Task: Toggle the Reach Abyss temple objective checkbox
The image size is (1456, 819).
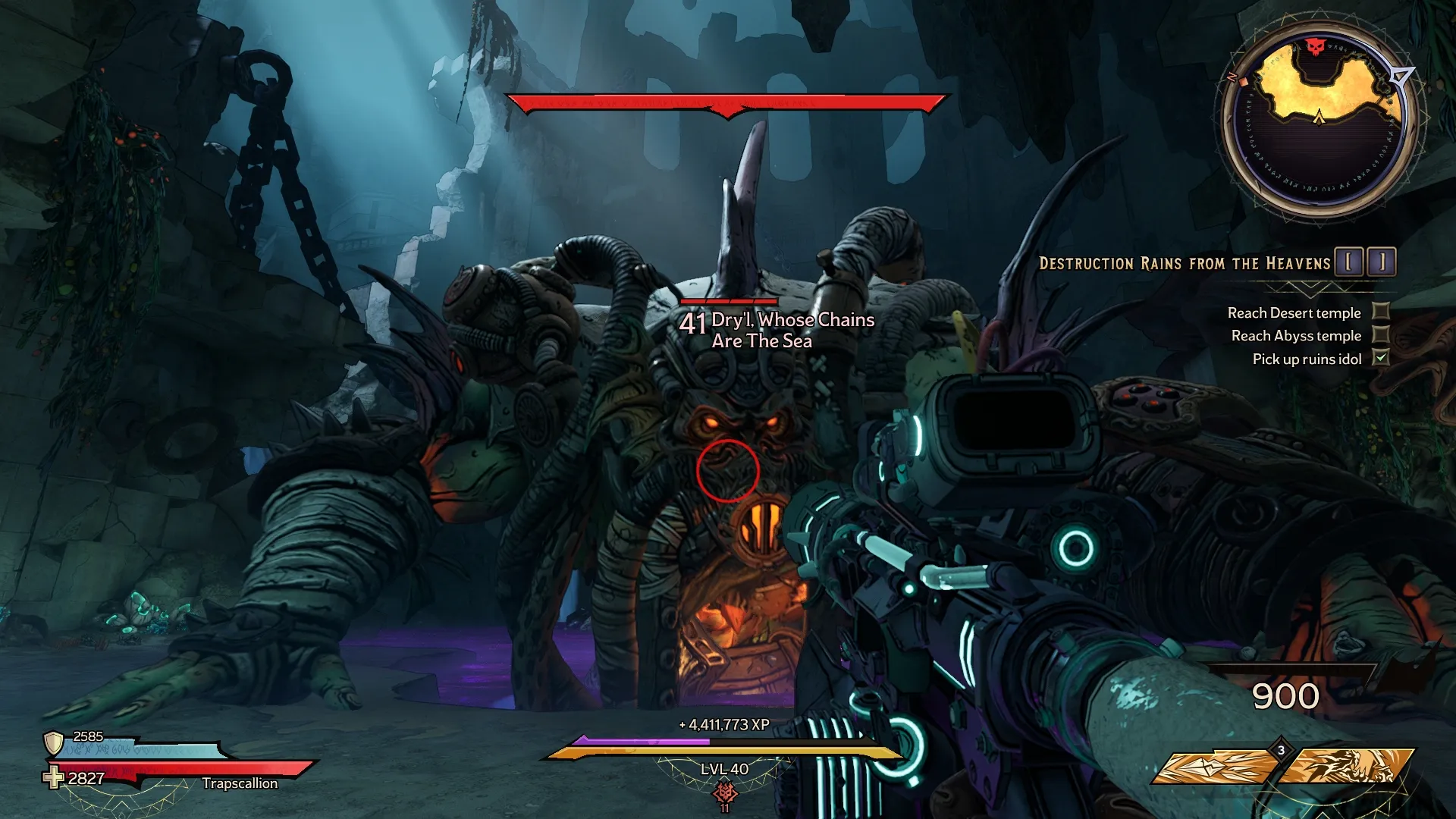Action: pyautogui.click(x=1382, y=335)
